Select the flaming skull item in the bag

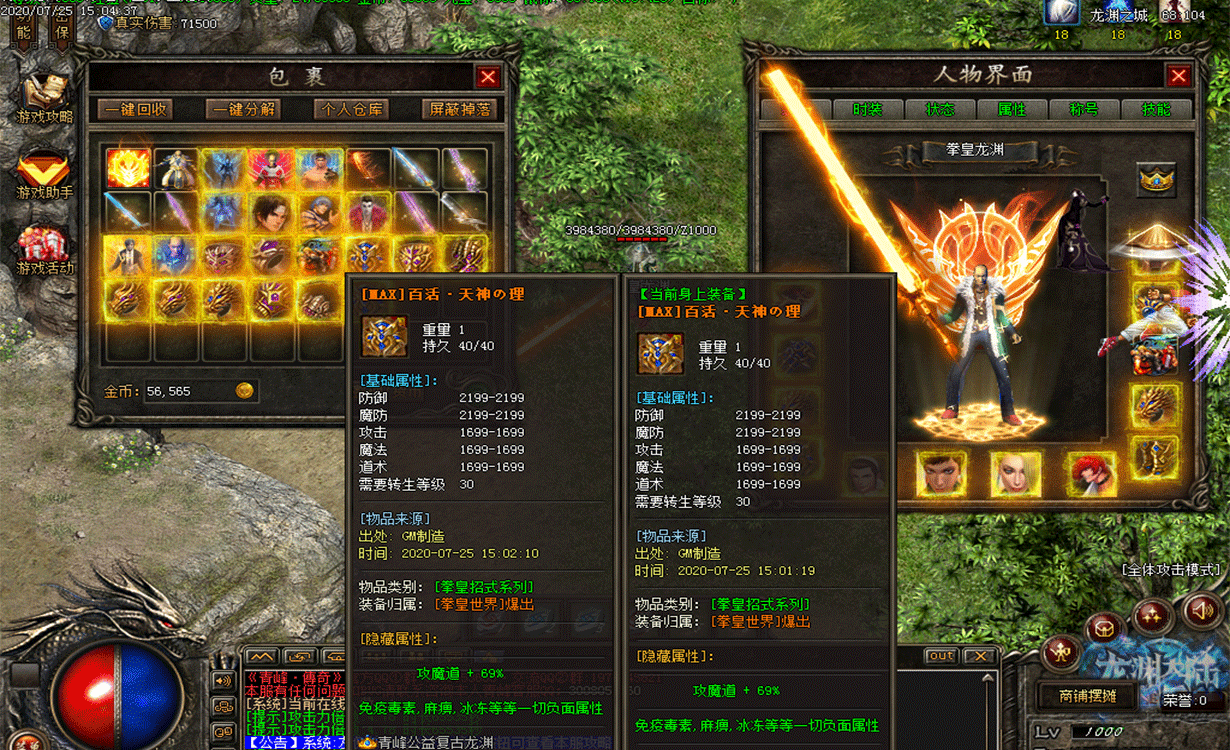point(128,168)
